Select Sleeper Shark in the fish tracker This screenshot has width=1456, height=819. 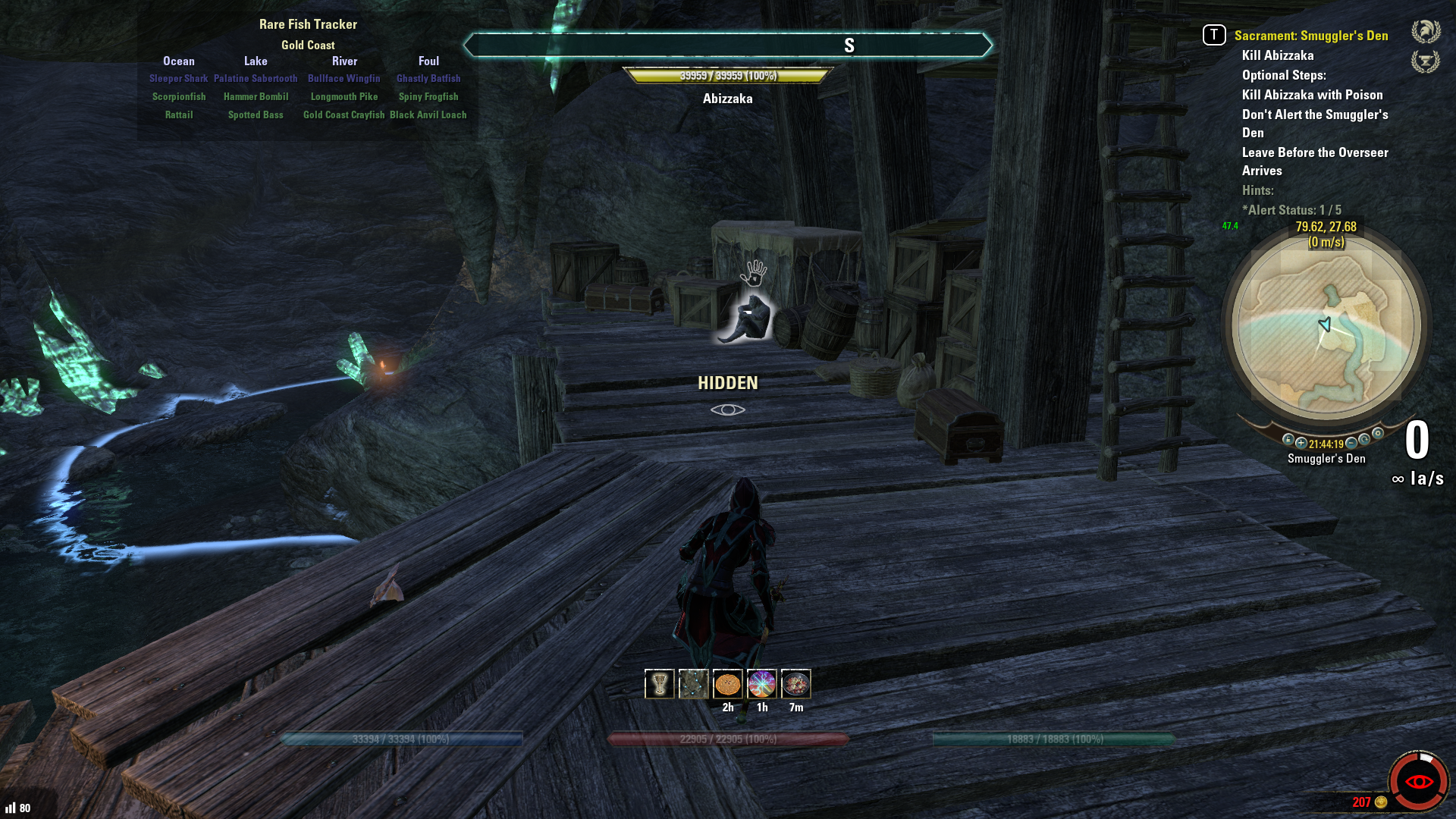tap(178, 79)
